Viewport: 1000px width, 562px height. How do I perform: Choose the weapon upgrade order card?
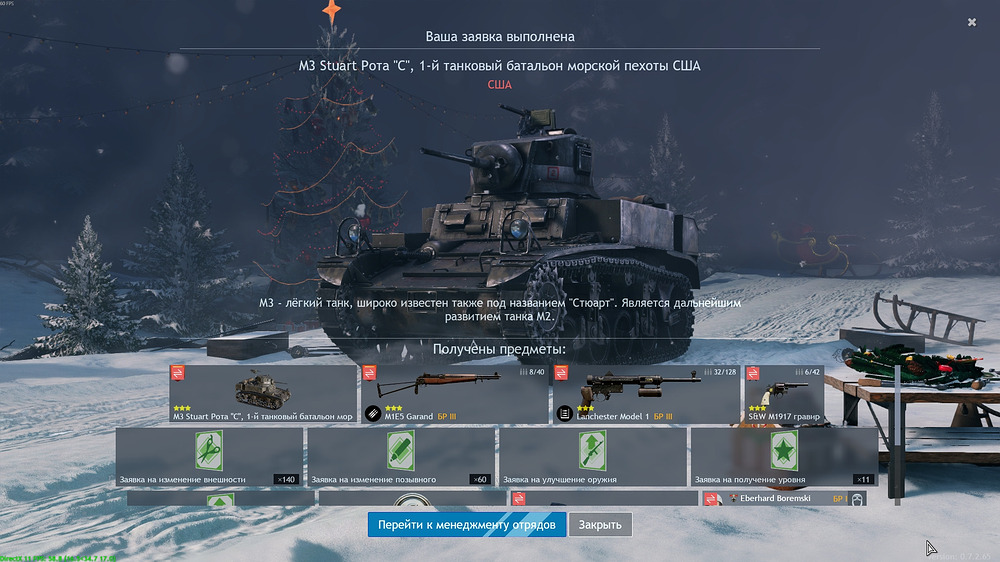pyautogui.click(x=593, y=457)
